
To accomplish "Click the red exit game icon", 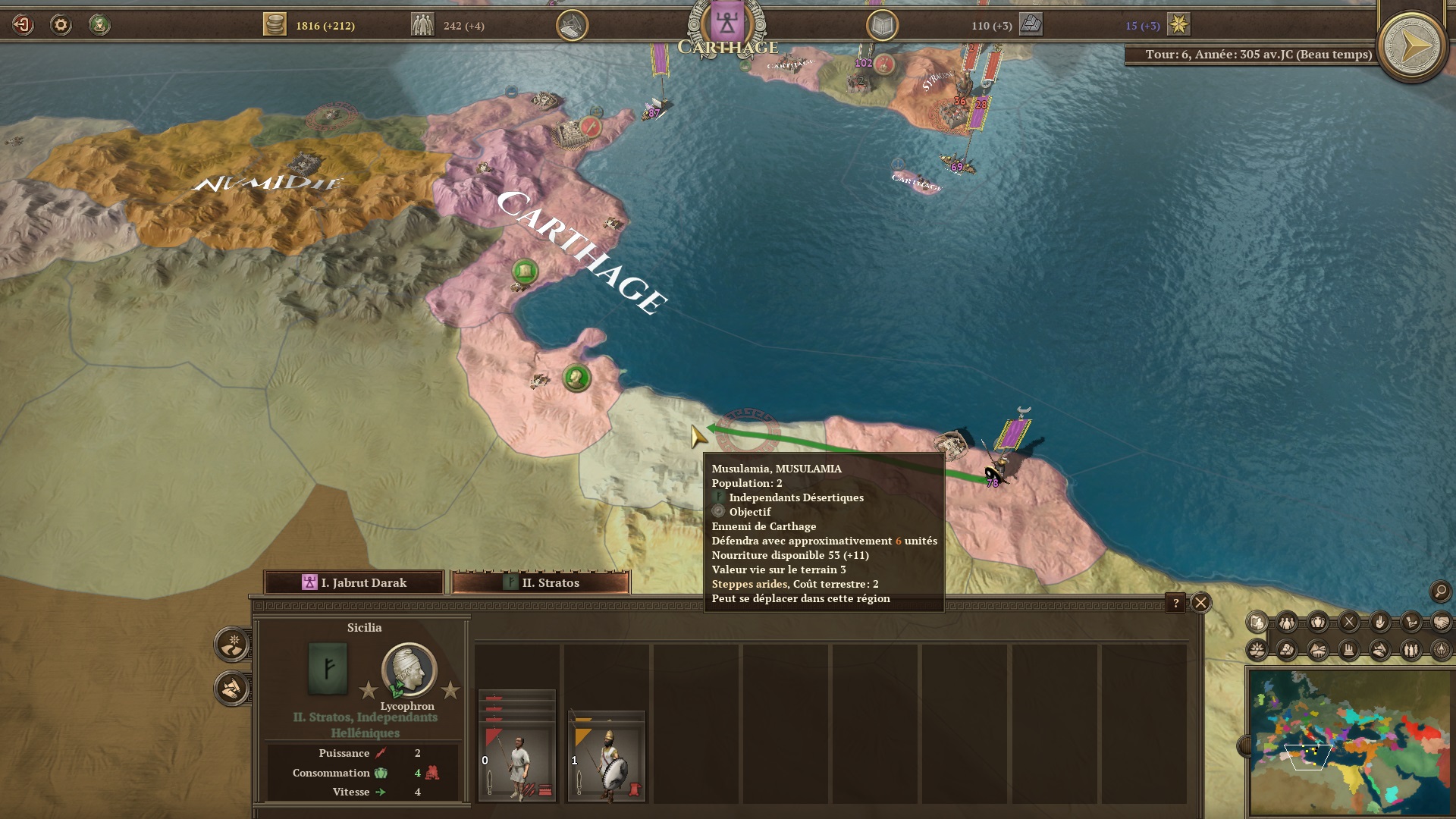I will click(x=23, y=25).
